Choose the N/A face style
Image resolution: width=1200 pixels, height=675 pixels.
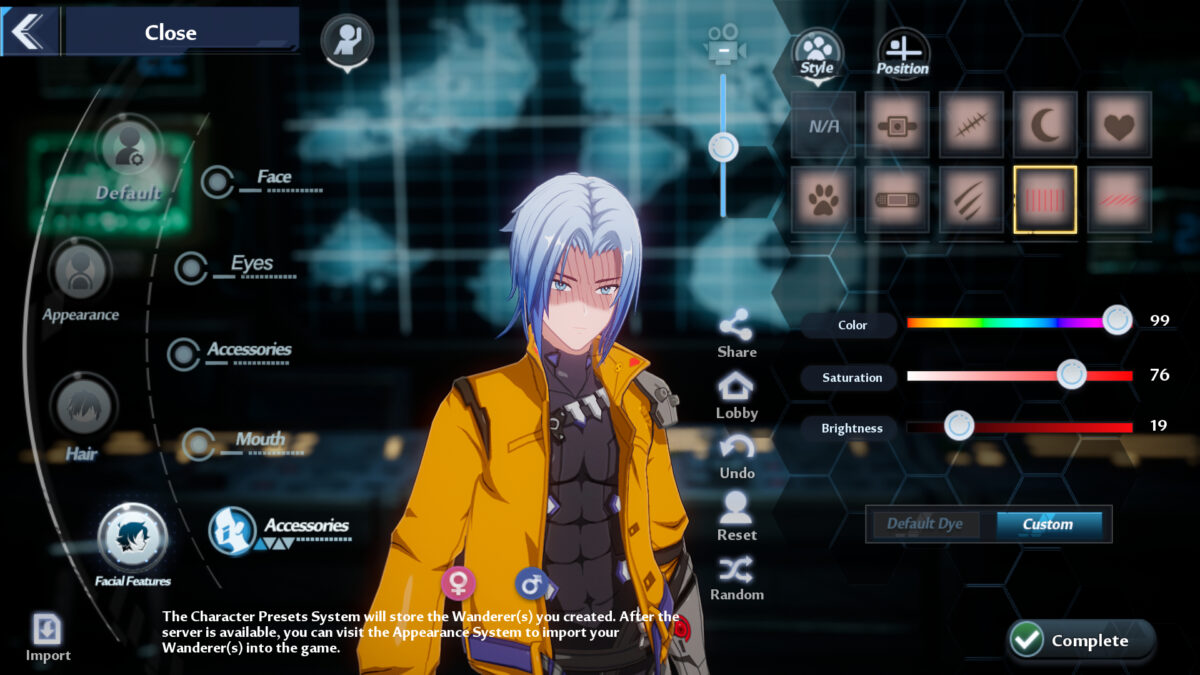tap(823, 126)
